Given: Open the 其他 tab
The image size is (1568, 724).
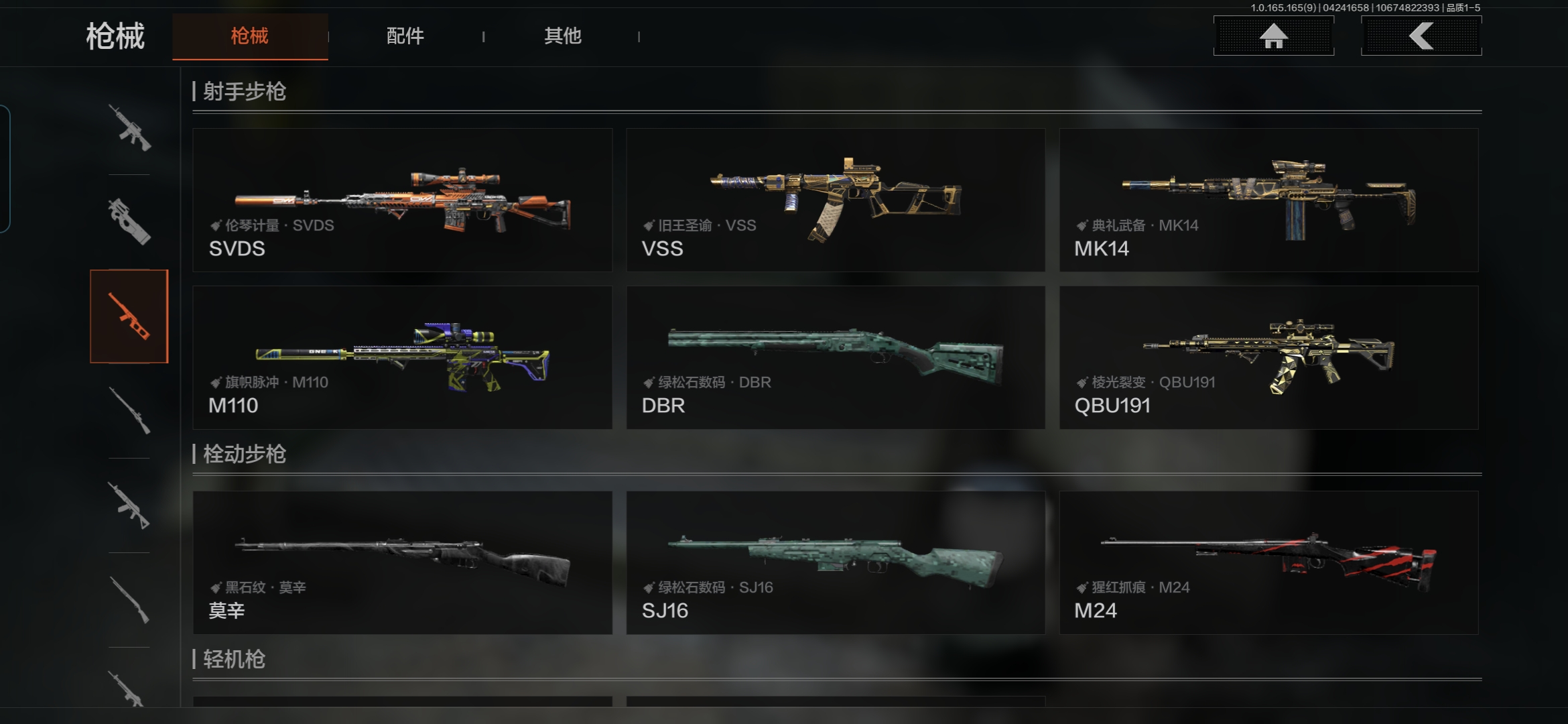Looking at the screenshot, I should click(x=562, y=36).
